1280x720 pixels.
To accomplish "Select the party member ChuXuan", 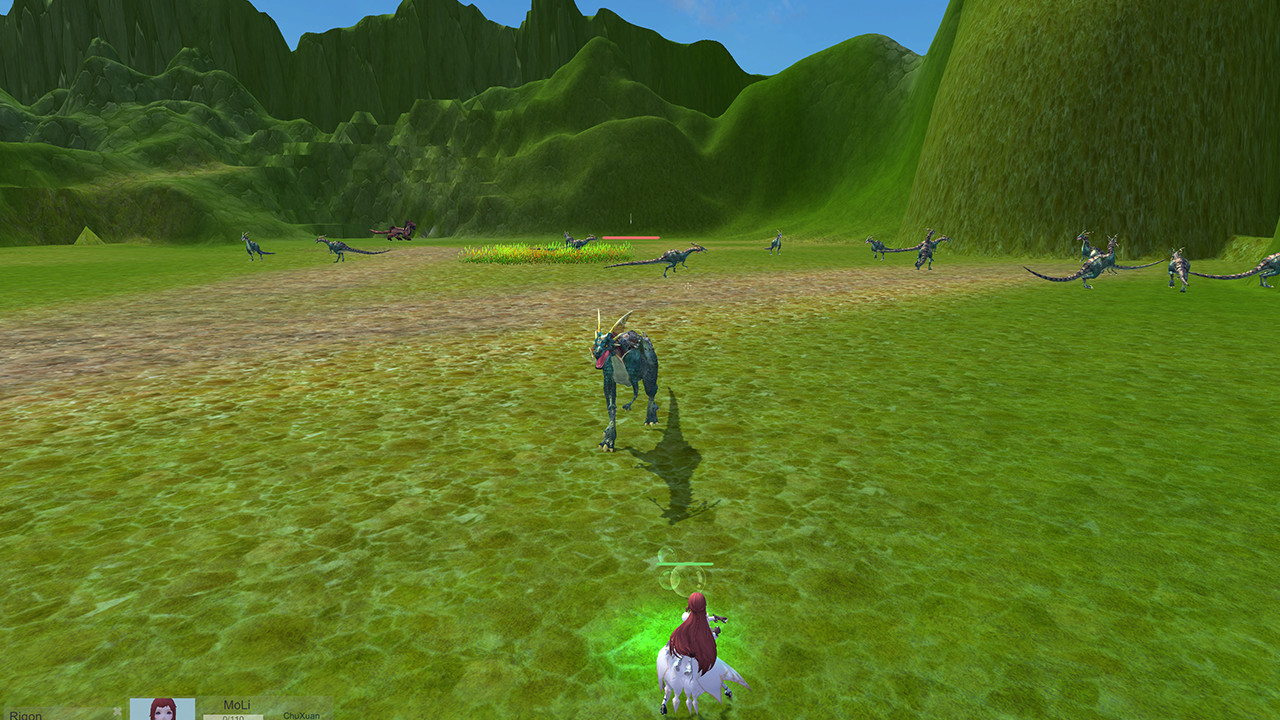I will tap(301, 715).
